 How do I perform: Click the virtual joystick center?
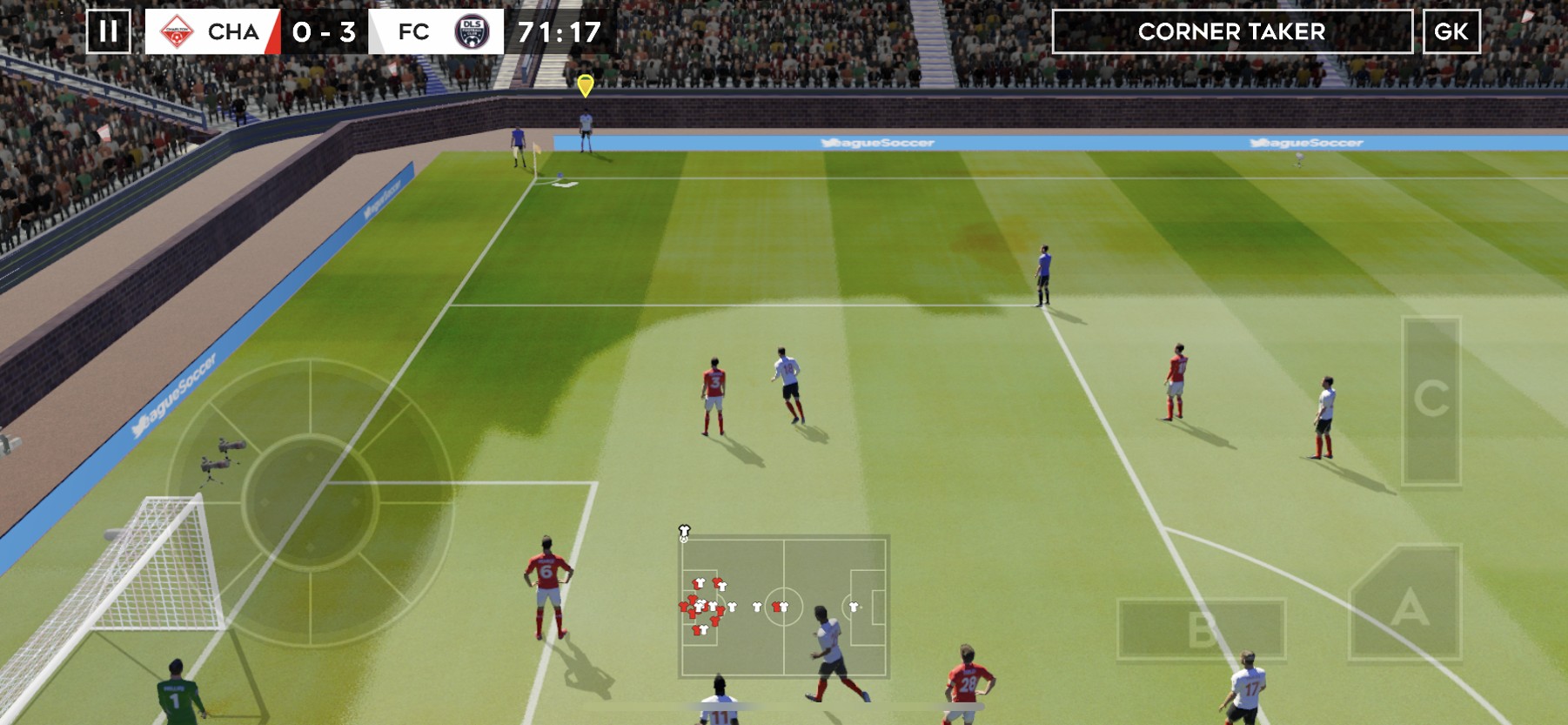310,501
